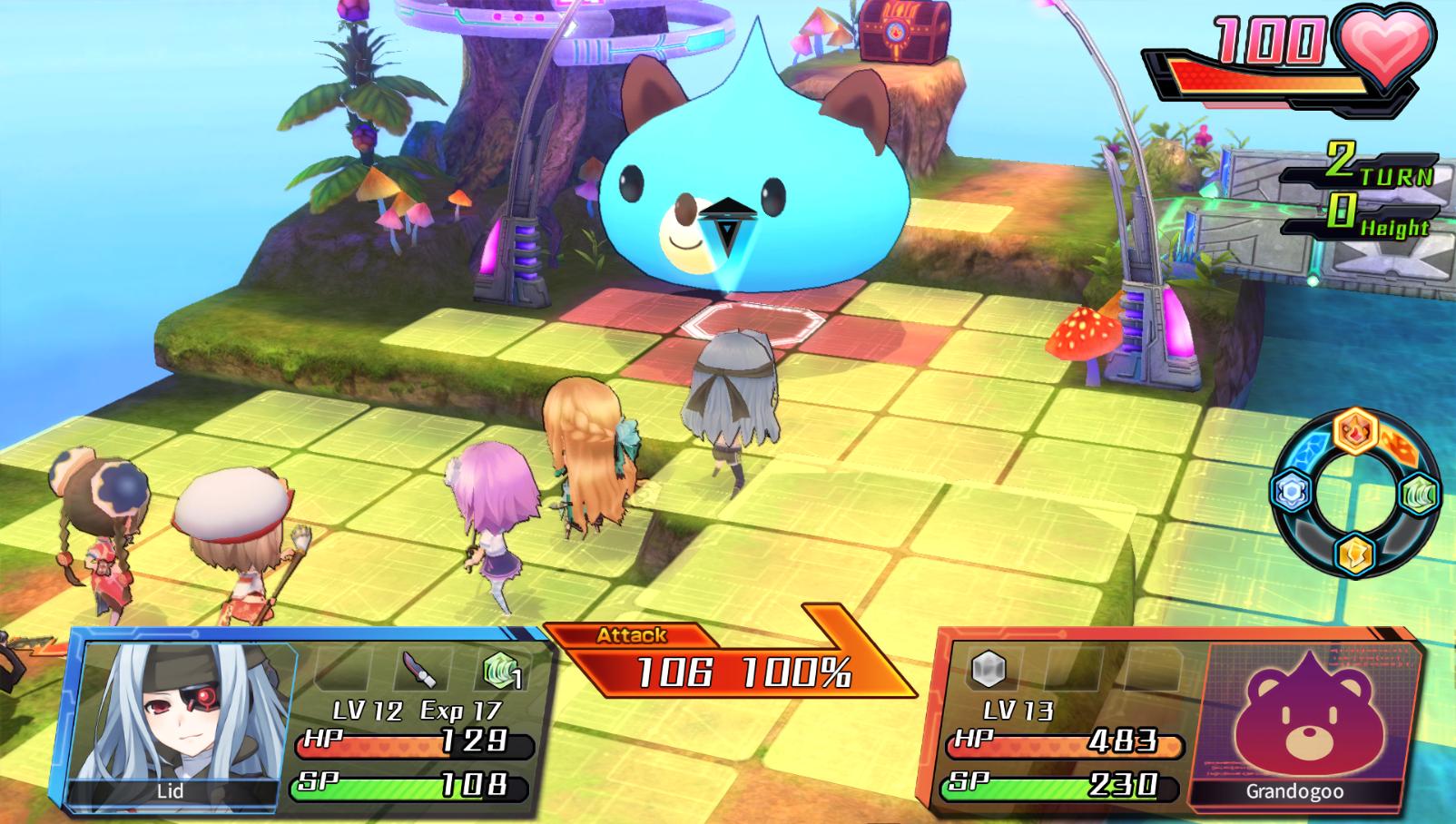Select the ice element hexagon

(x=1290, y=492)
